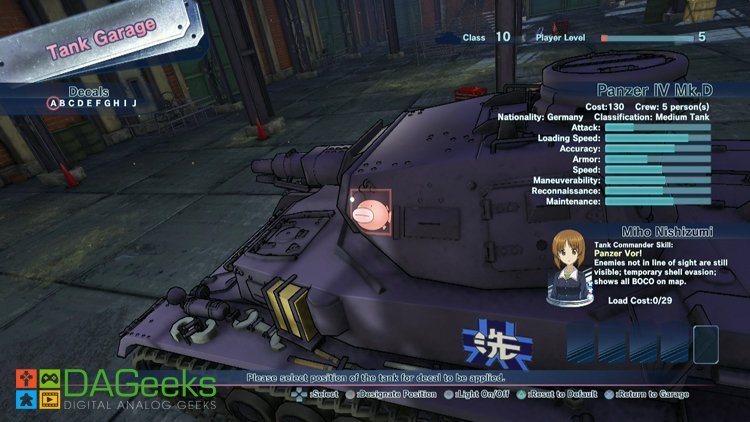This screenshot has height=422, width=750.
Task: Choose decal slot J
Action: [x=132, y=103]
